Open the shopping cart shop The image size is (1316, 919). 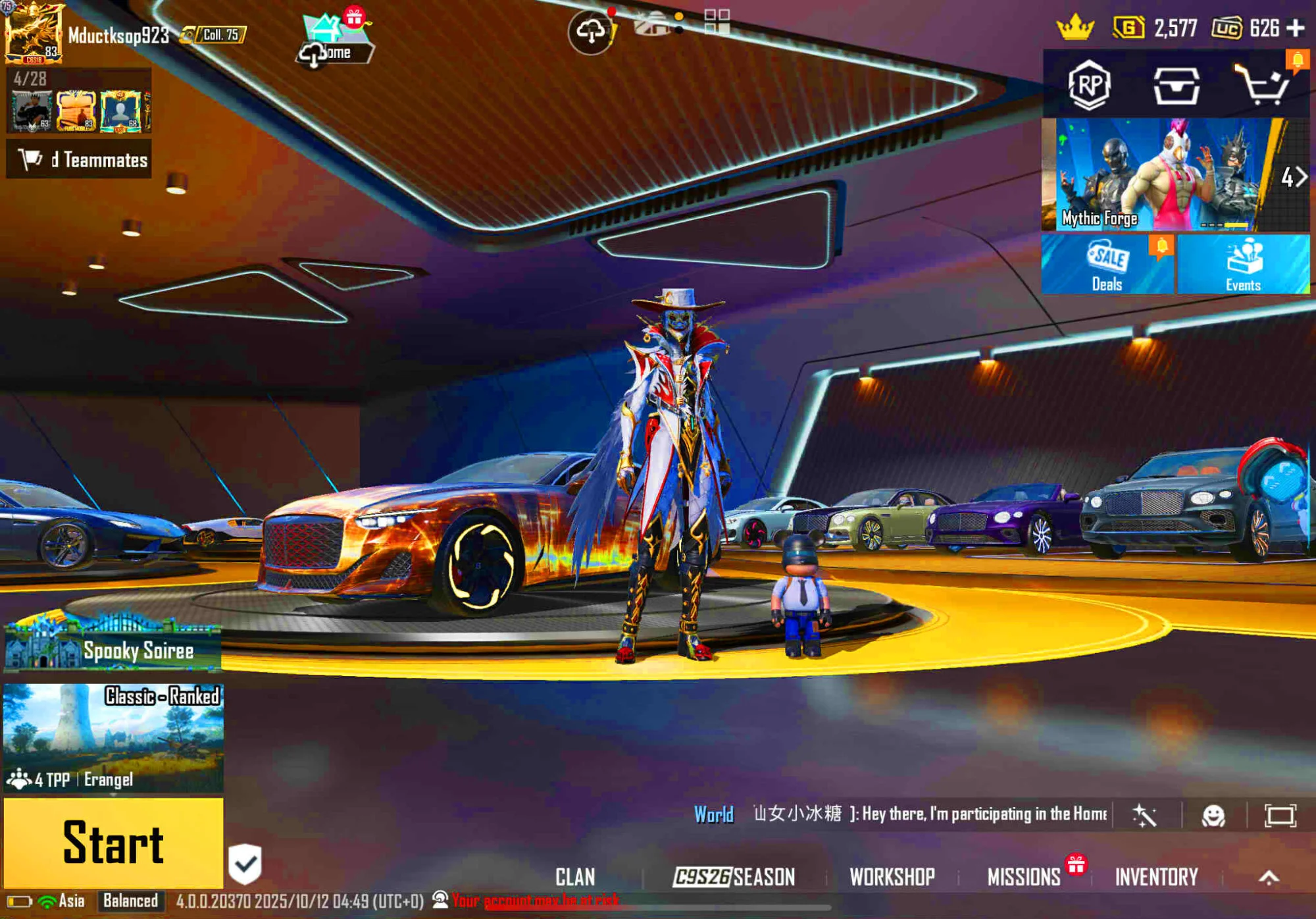point(1261,85)
